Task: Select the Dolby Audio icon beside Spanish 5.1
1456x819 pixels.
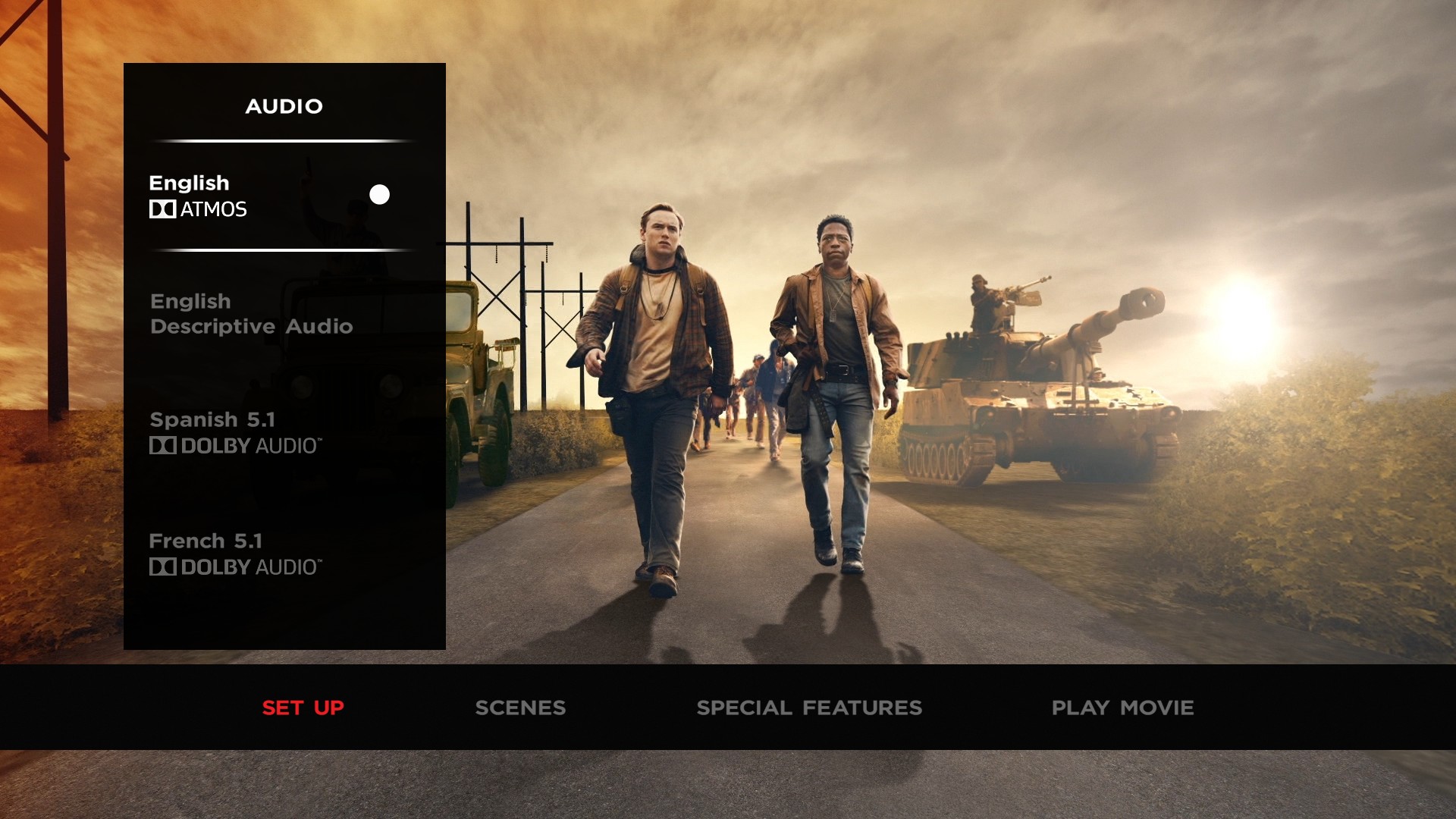Action: tap(162, 447)
